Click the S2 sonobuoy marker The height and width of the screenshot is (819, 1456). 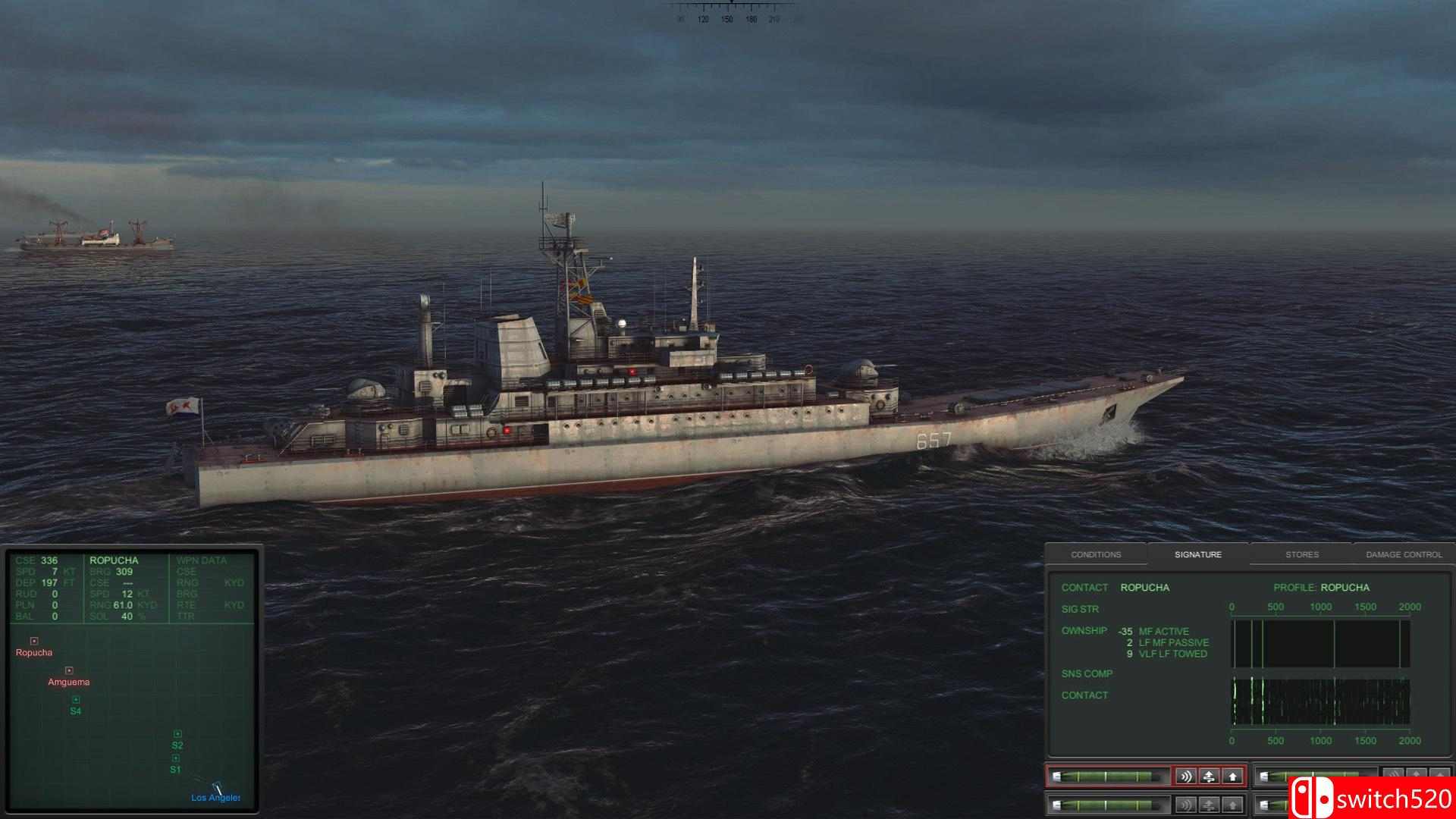point(179,733)
